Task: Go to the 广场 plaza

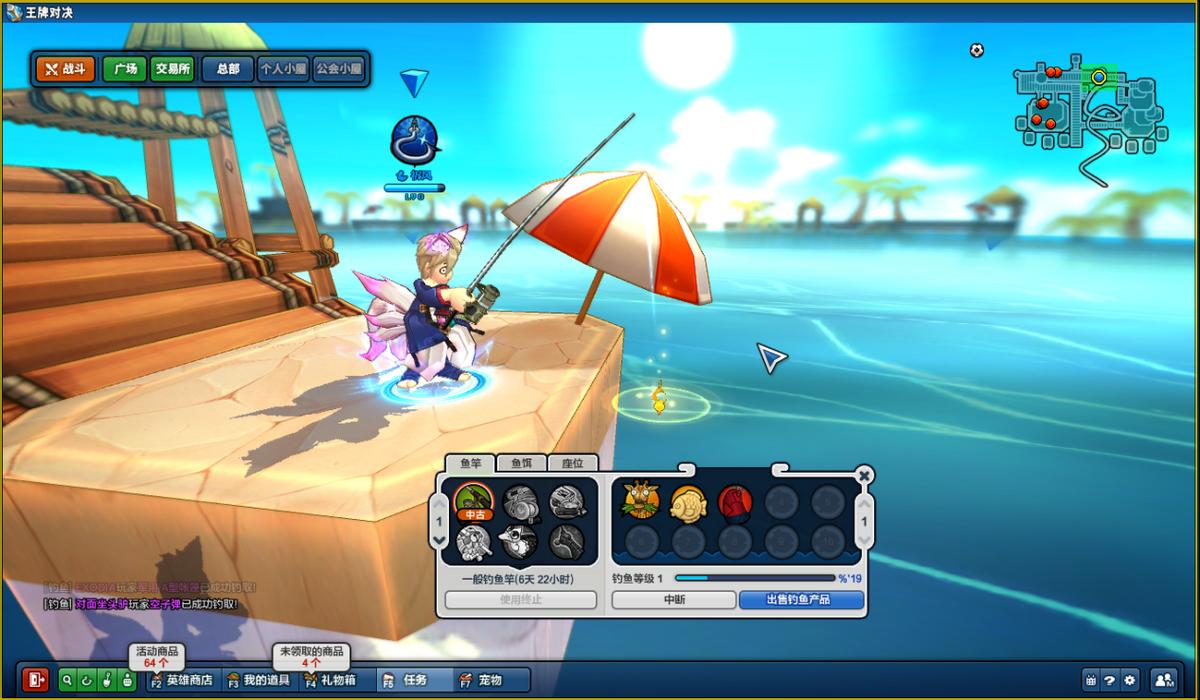Action: tap(125, 69)
